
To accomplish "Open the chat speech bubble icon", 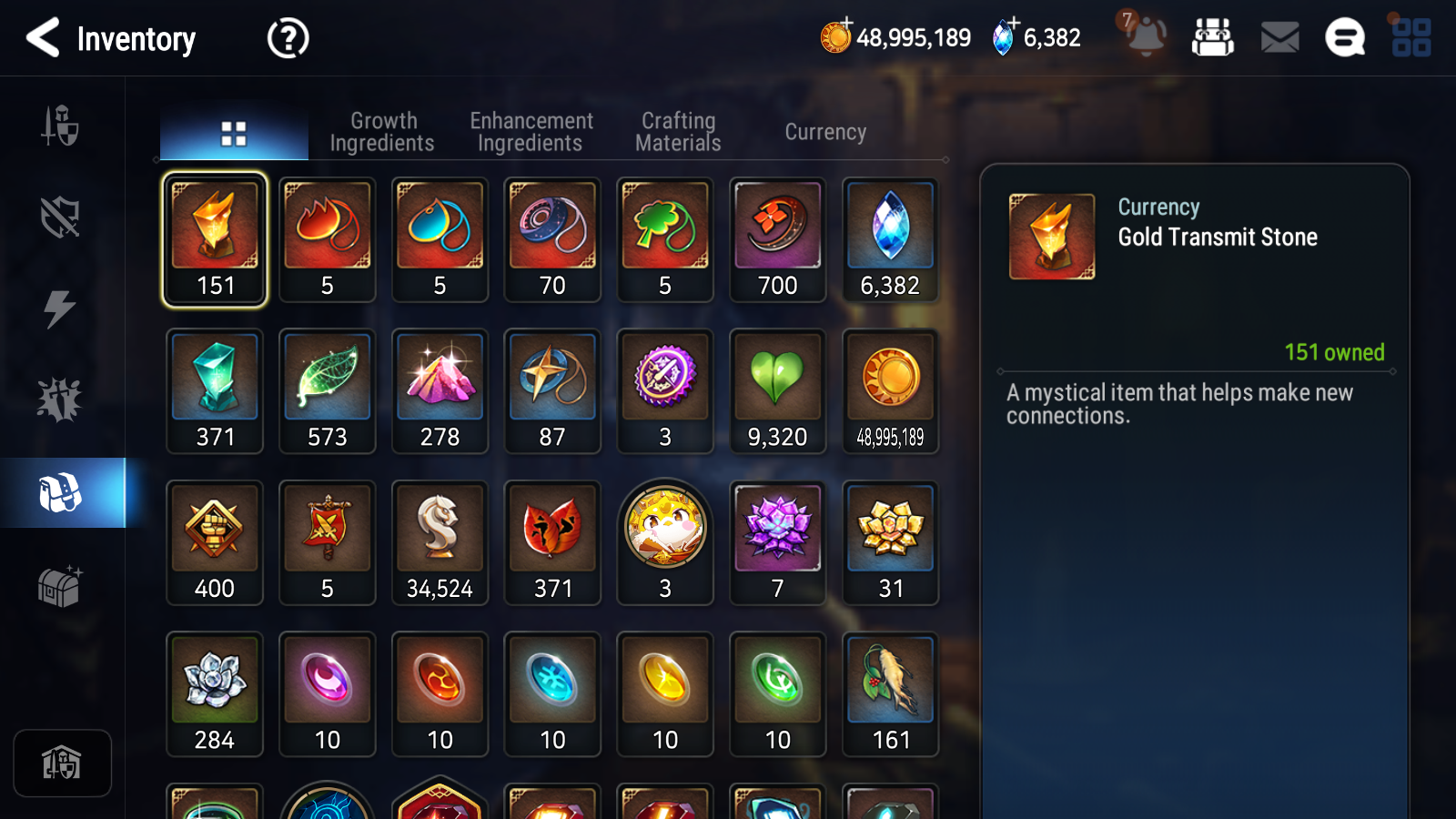I will [x=1344, y=38].
